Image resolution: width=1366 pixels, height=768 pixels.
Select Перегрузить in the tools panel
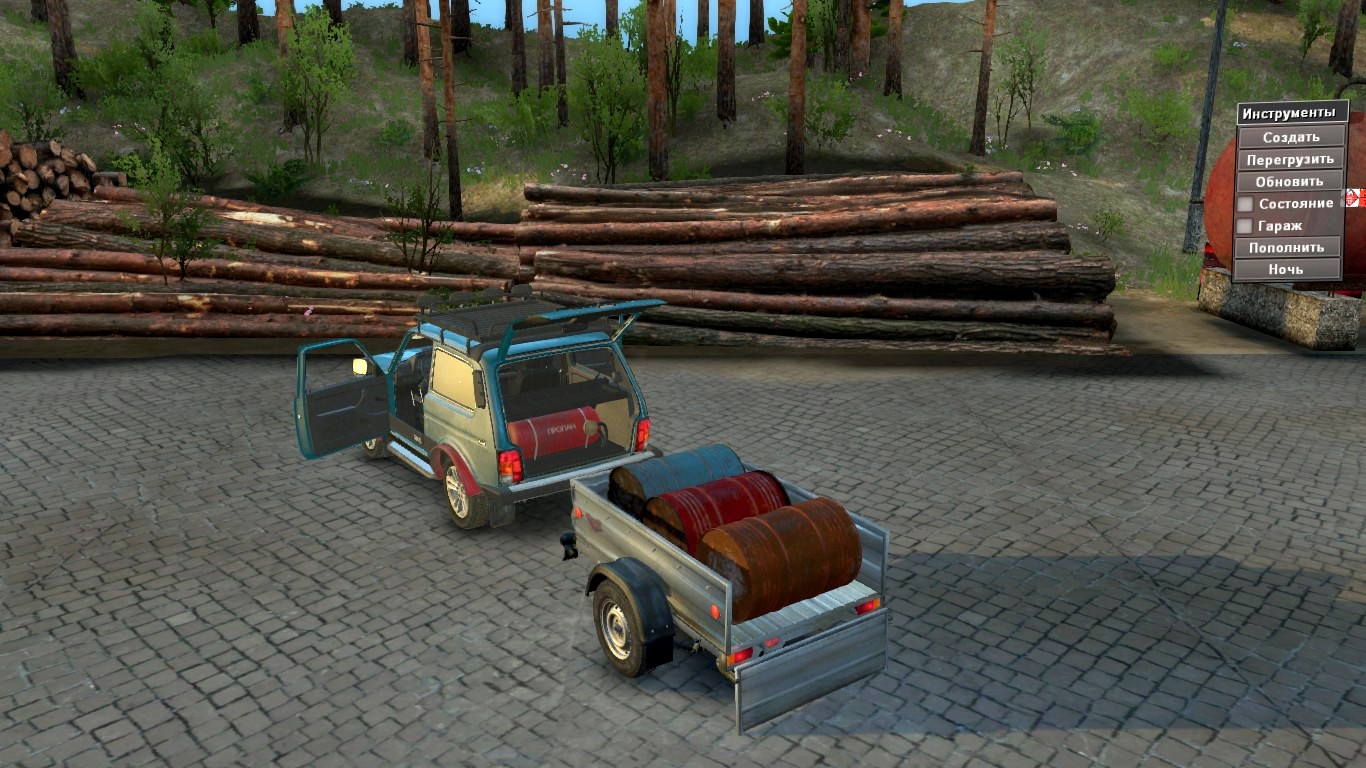(x=1290, y=159)
